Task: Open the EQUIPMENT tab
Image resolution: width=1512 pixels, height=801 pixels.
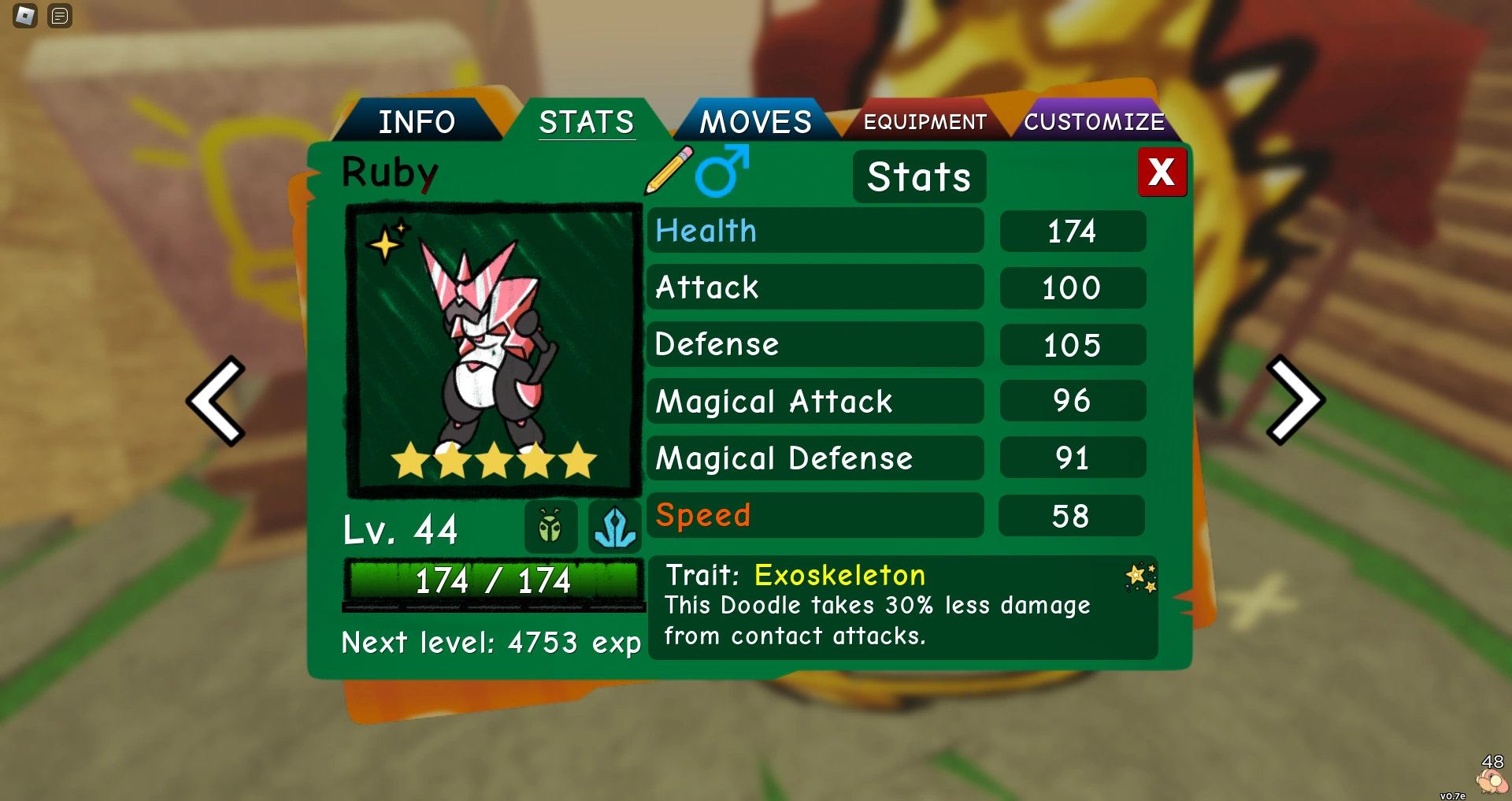Action: click(925, 121)
